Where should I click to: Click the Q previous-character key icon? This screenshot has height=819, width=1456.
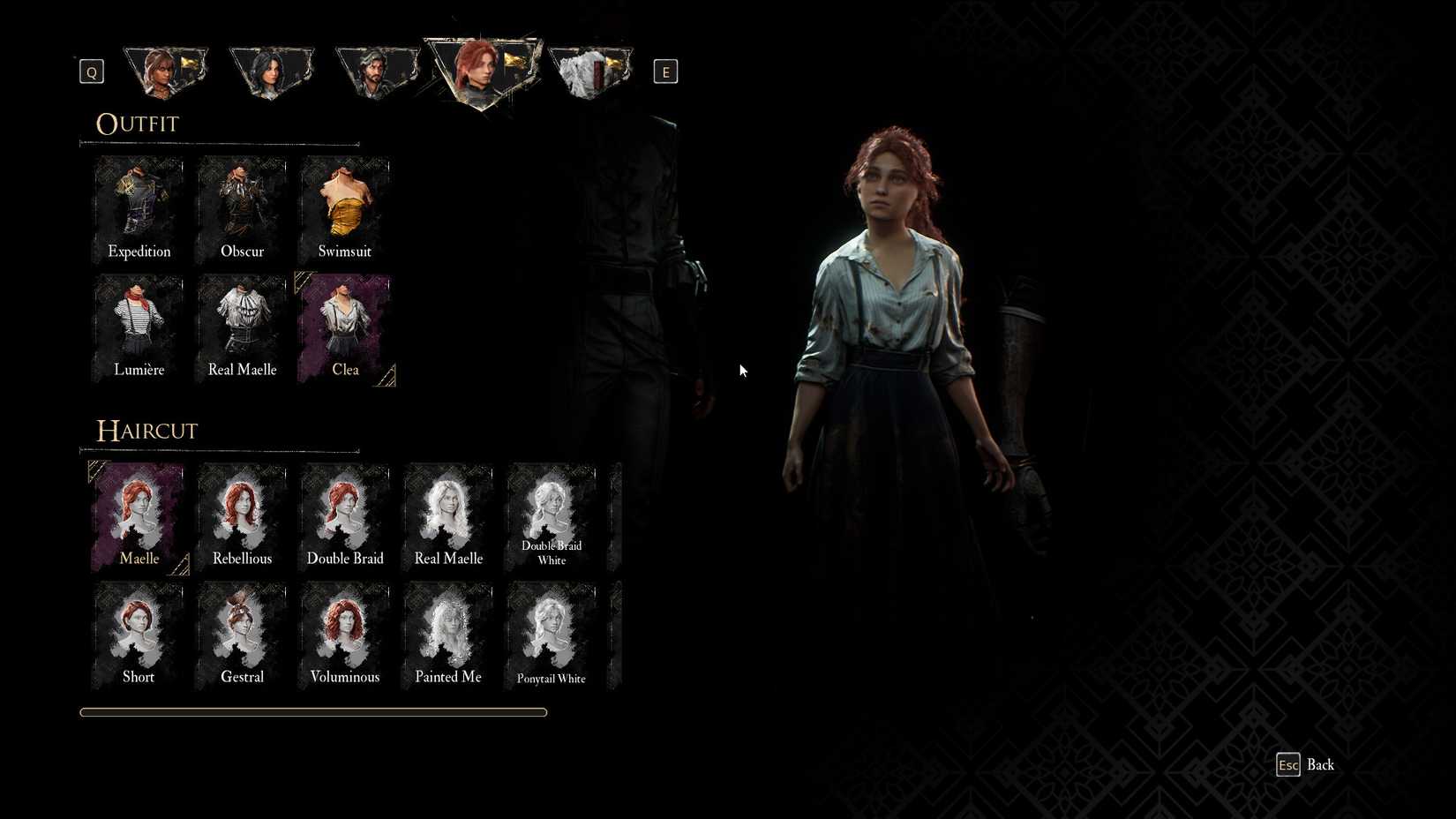point(91,71)
